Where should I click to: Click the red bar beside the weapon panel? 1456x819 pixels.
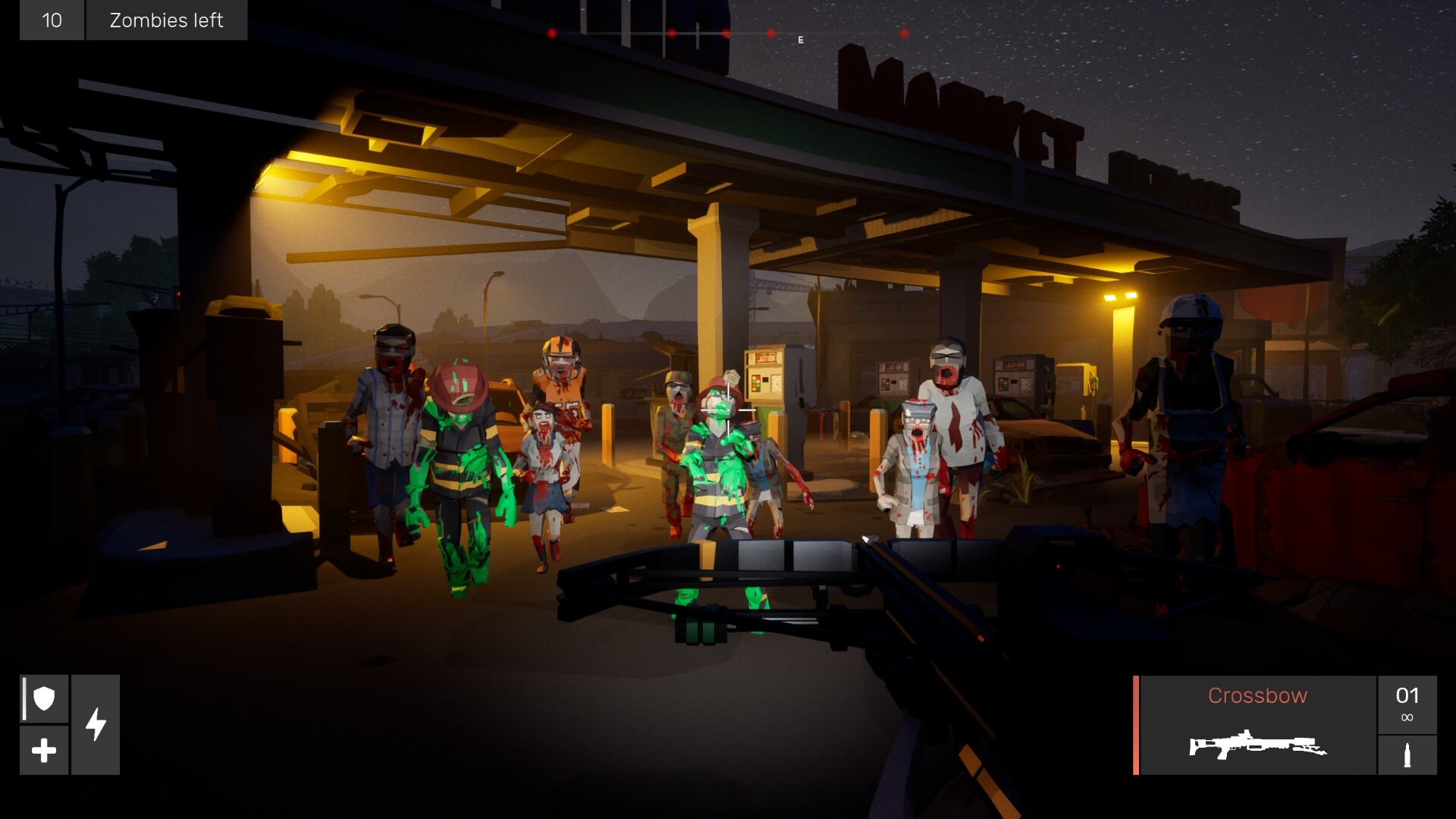coord(1135,724)
